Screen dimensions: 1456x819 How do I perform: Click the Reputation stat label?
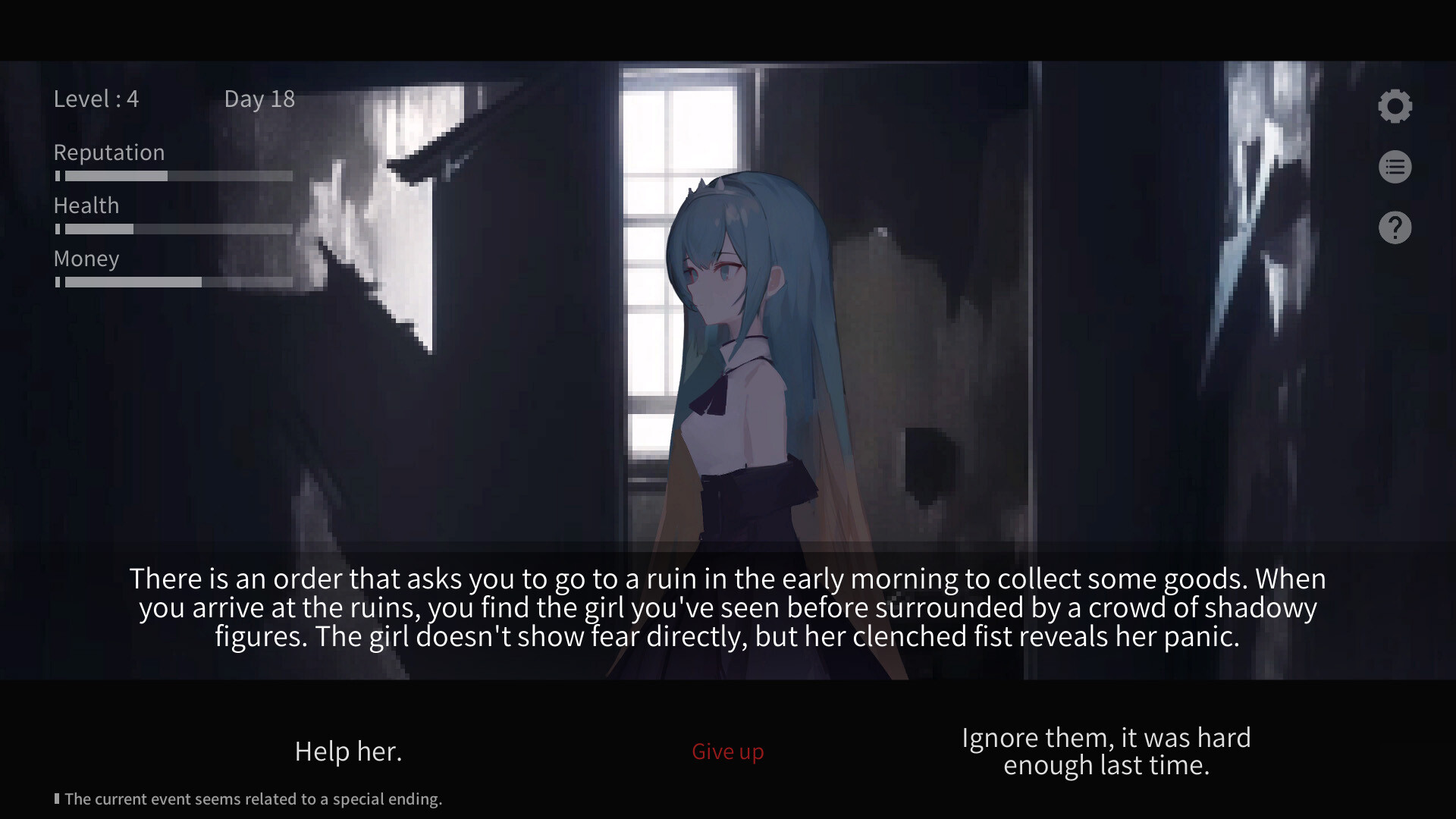(108, 152)
